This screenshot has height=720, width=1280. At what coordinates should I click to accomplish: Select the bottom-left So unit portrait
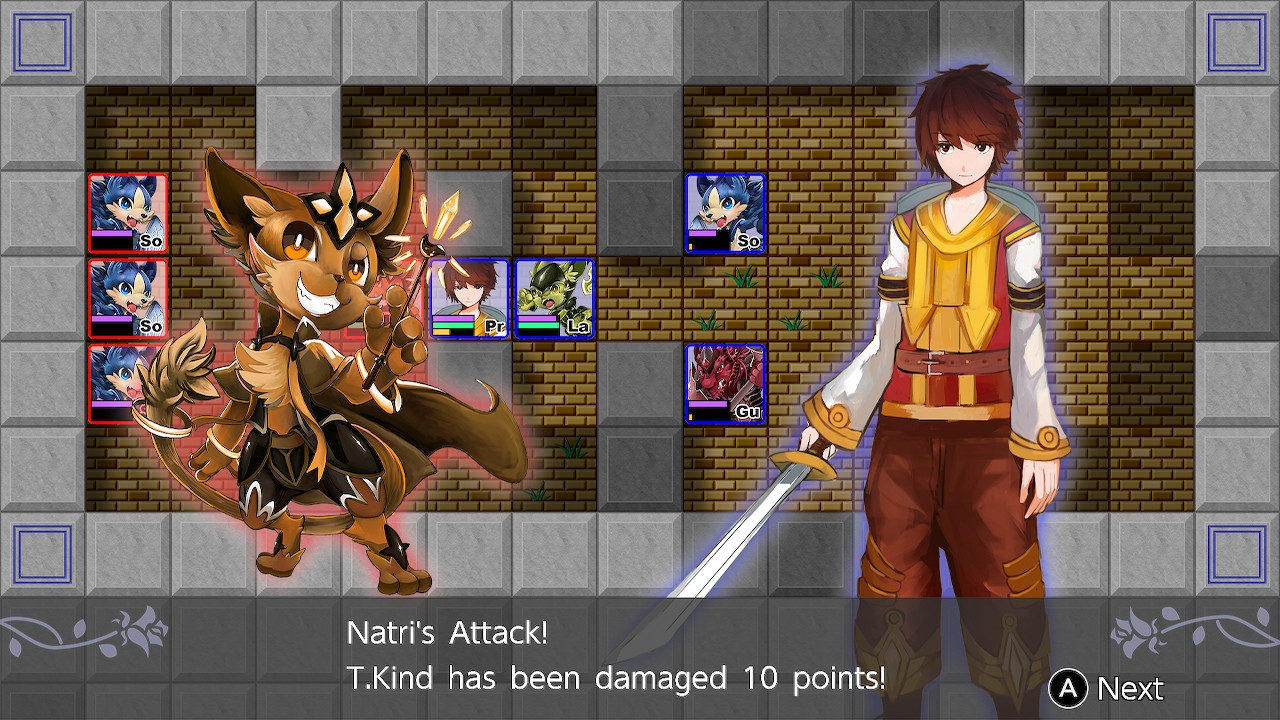128,385
